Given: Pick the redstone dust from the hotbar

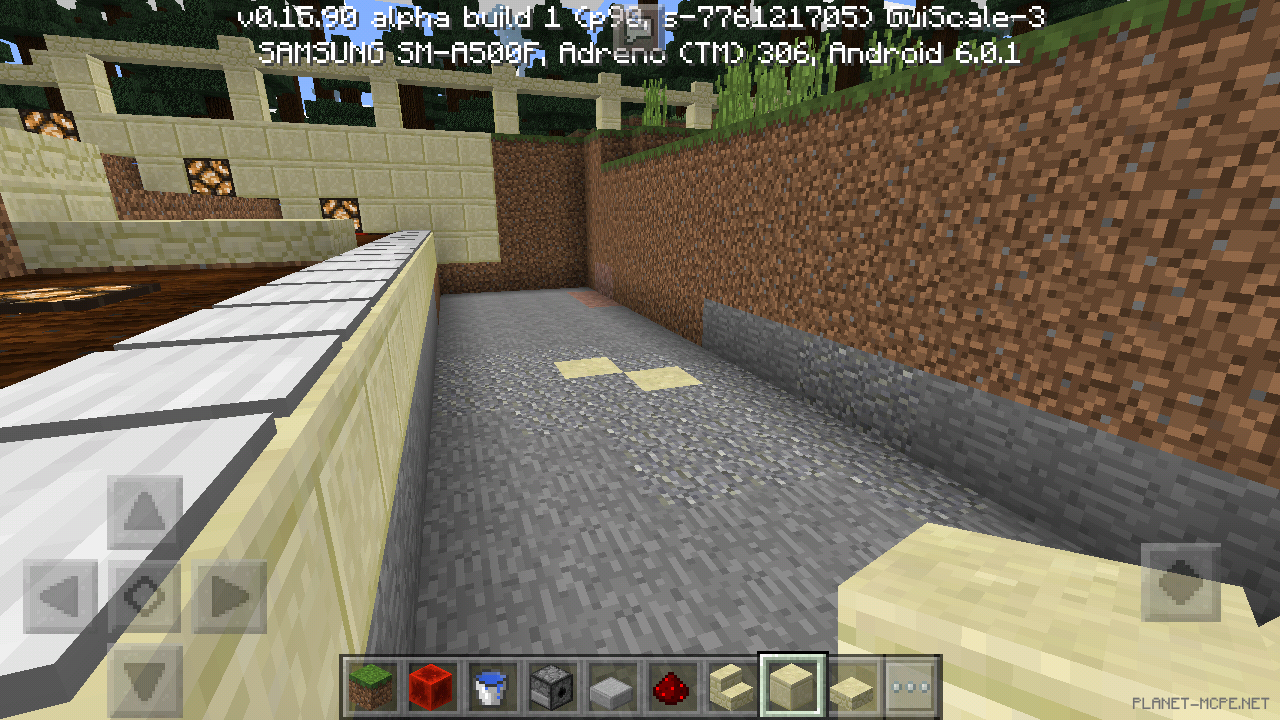Looking at the screenshot, I should 670,685.
